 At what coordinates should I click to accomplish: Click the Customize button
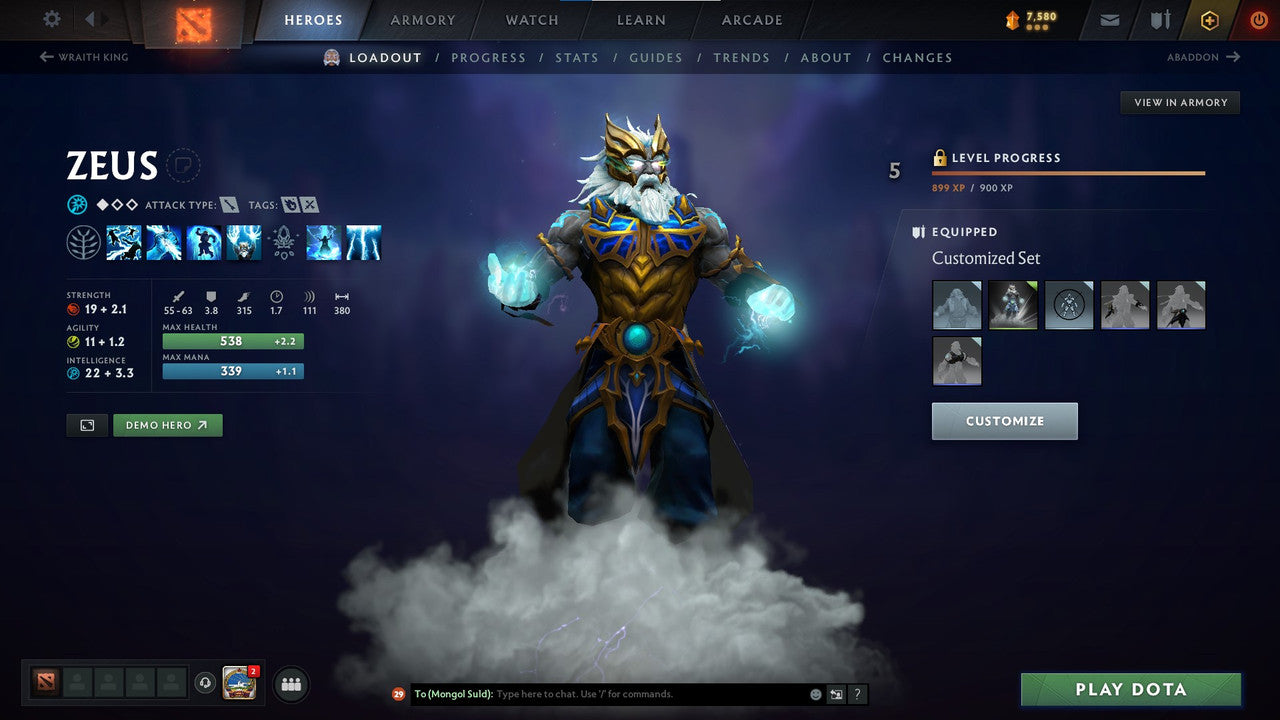pos(1004,420)
